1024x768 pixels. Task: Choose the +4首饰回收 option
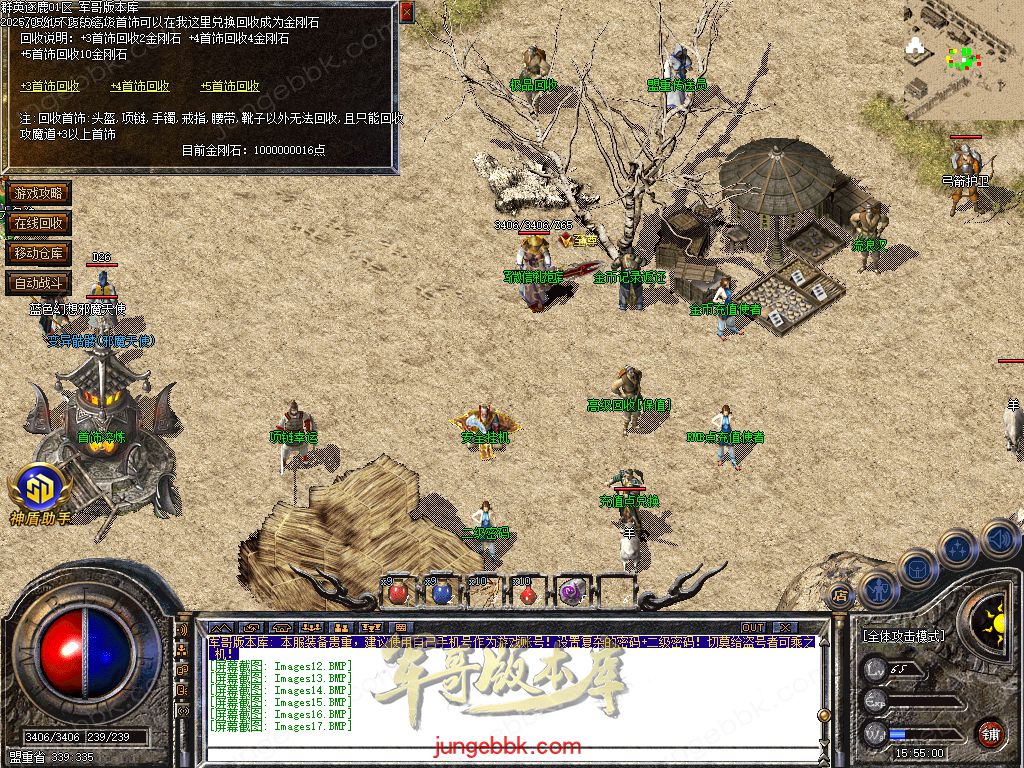[x=140, y=87]
